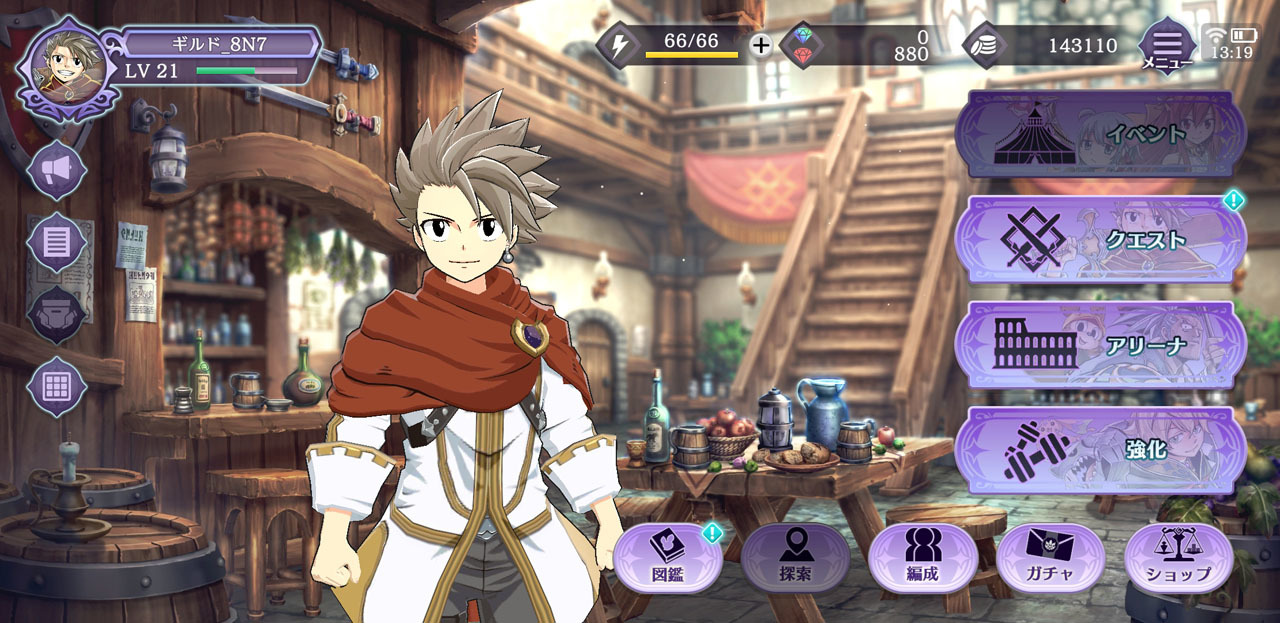Viewport: 1280px width, 623px height.
Task: Enter the アリーナ arena
Action: tap(1100, 344)
